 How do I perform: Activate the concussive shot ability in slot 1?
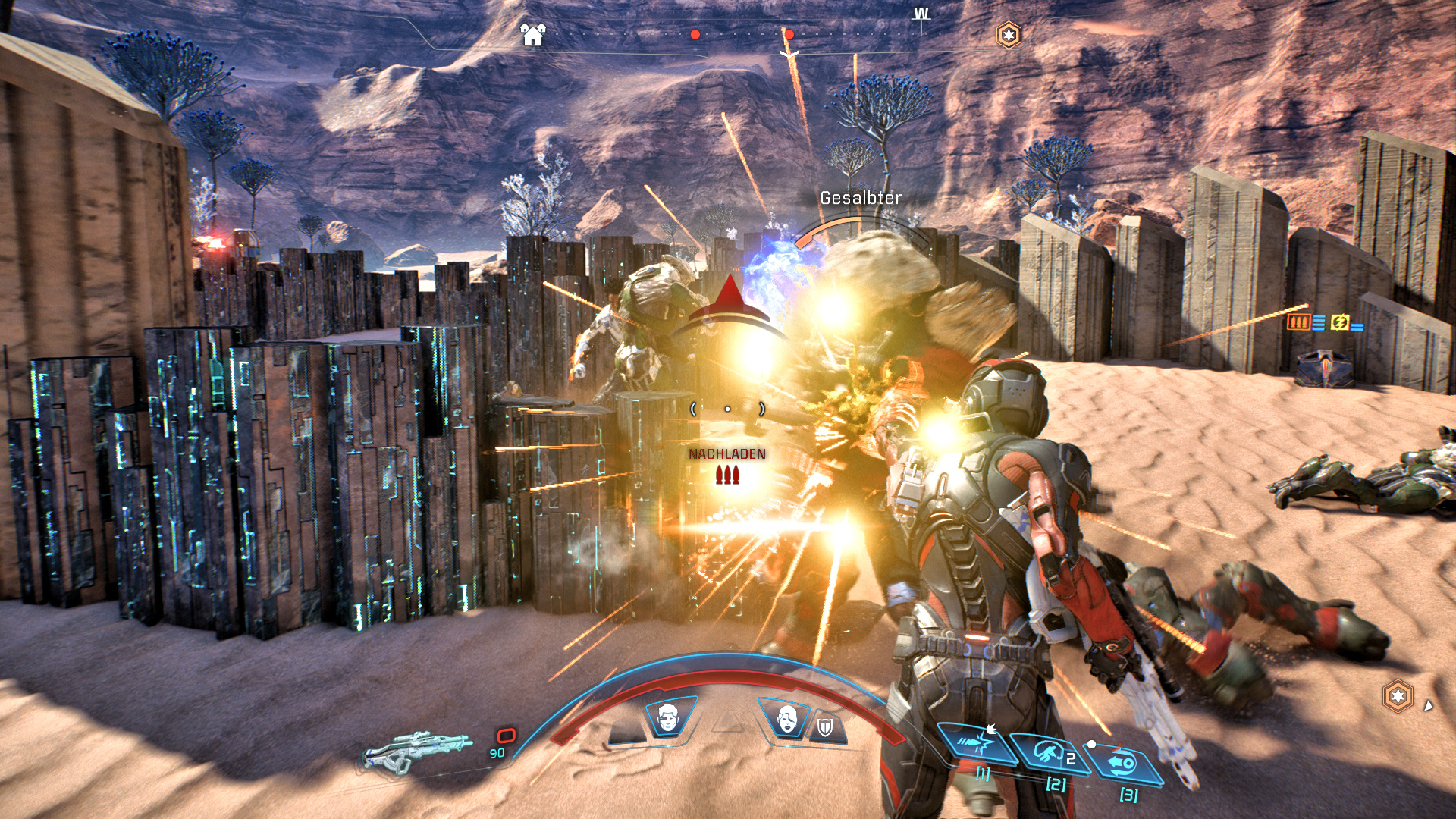977,743
